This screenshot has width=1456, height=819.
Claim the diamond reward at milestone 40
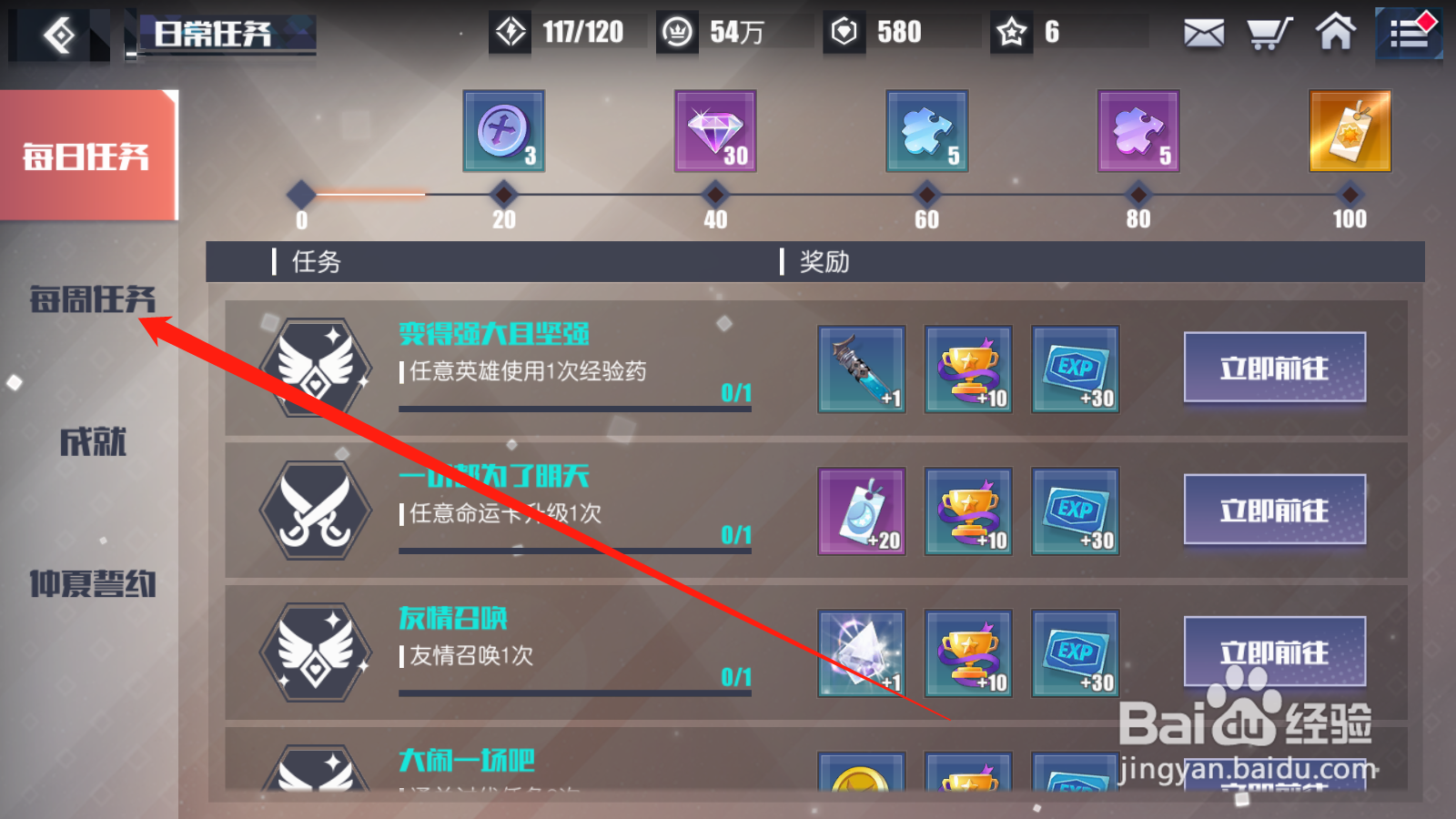pyautogui.click(x=714, y=130)
